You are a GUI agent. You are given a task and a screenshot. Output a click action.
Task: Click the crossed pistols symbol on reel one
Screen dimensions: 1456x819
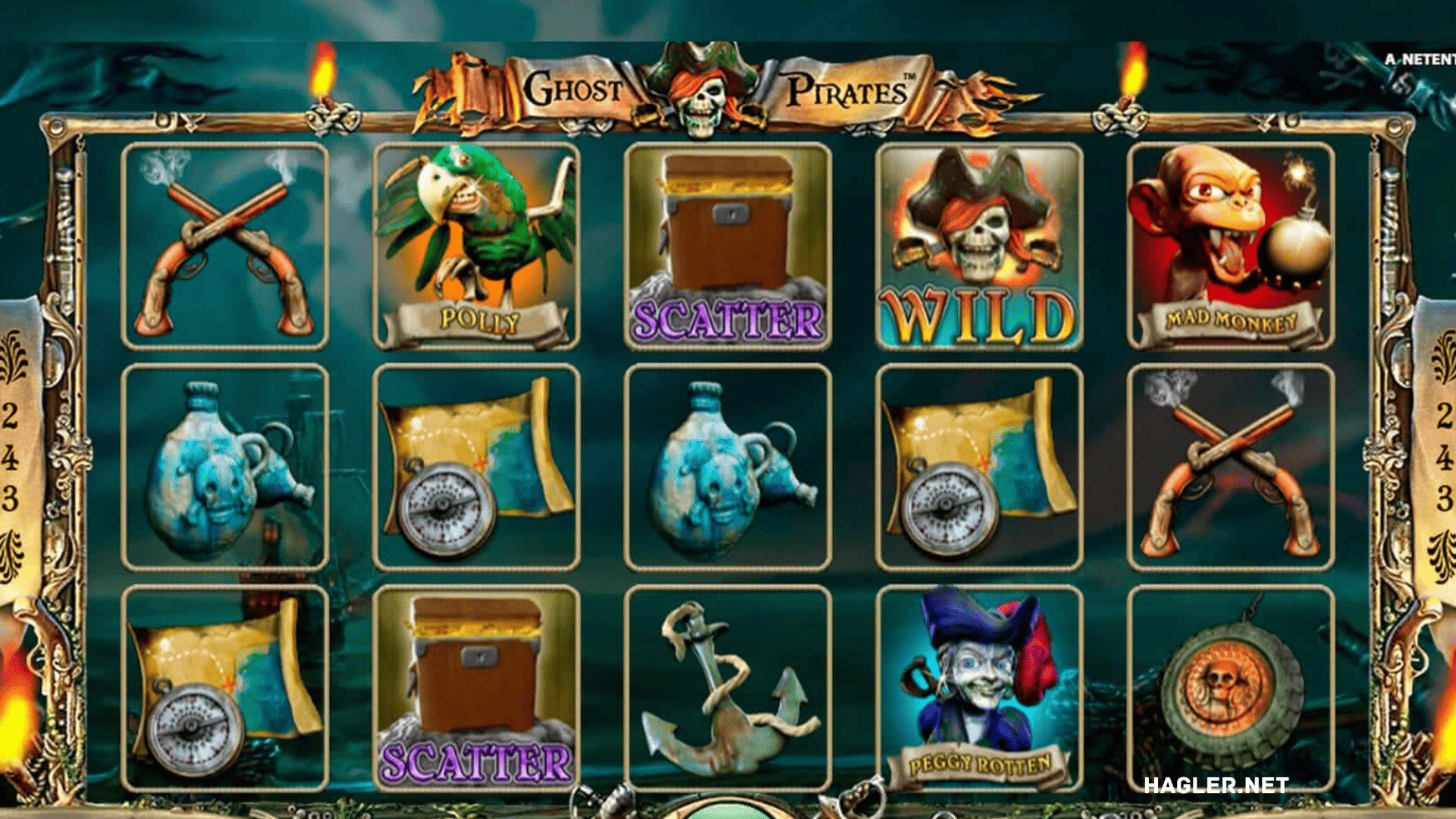(x=220, y=243)
